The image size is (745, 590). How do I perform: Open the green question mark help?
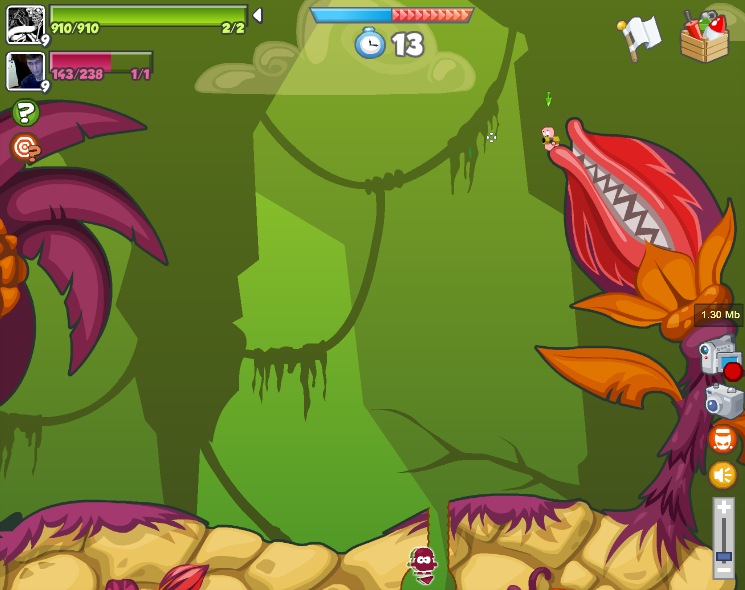[x=26, y=113]
